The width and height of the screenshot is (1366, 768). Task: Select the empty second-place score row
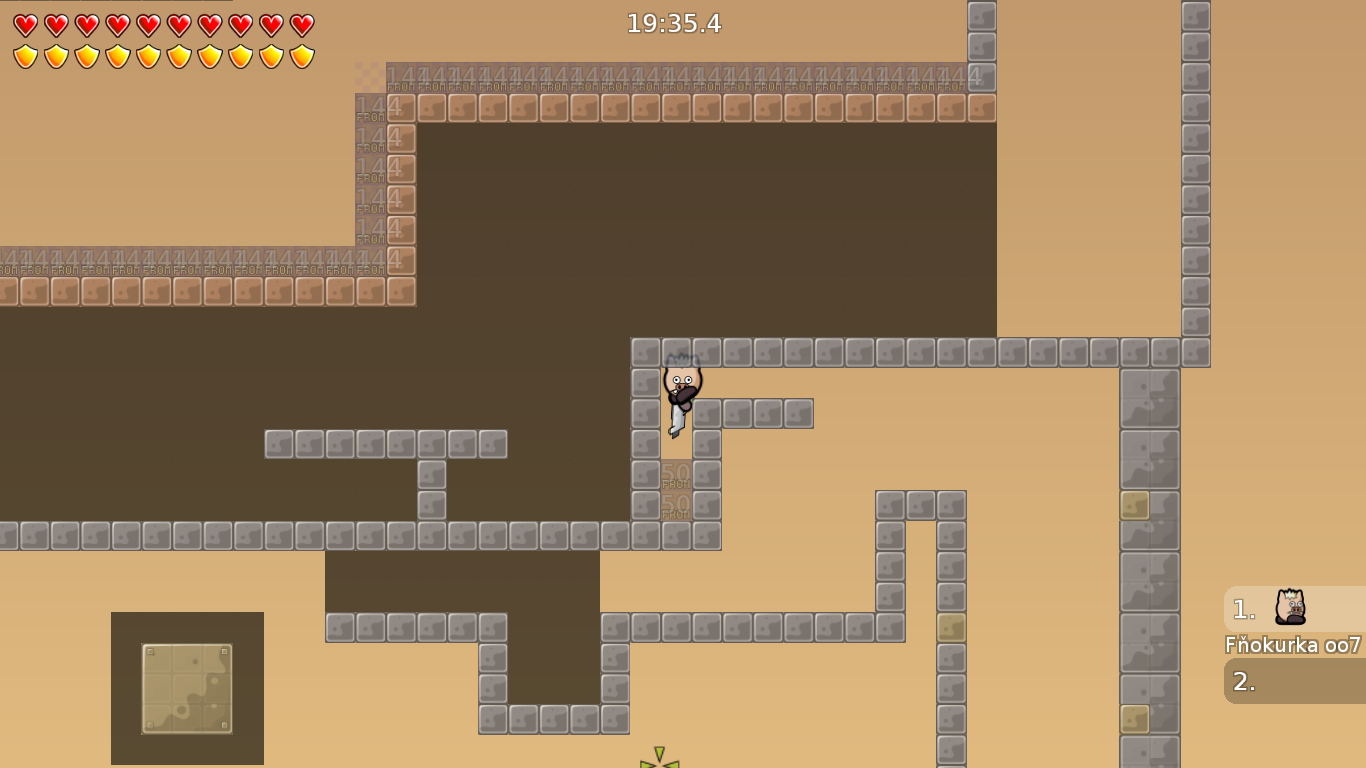pyautogui.click(x=1294, y=681)
